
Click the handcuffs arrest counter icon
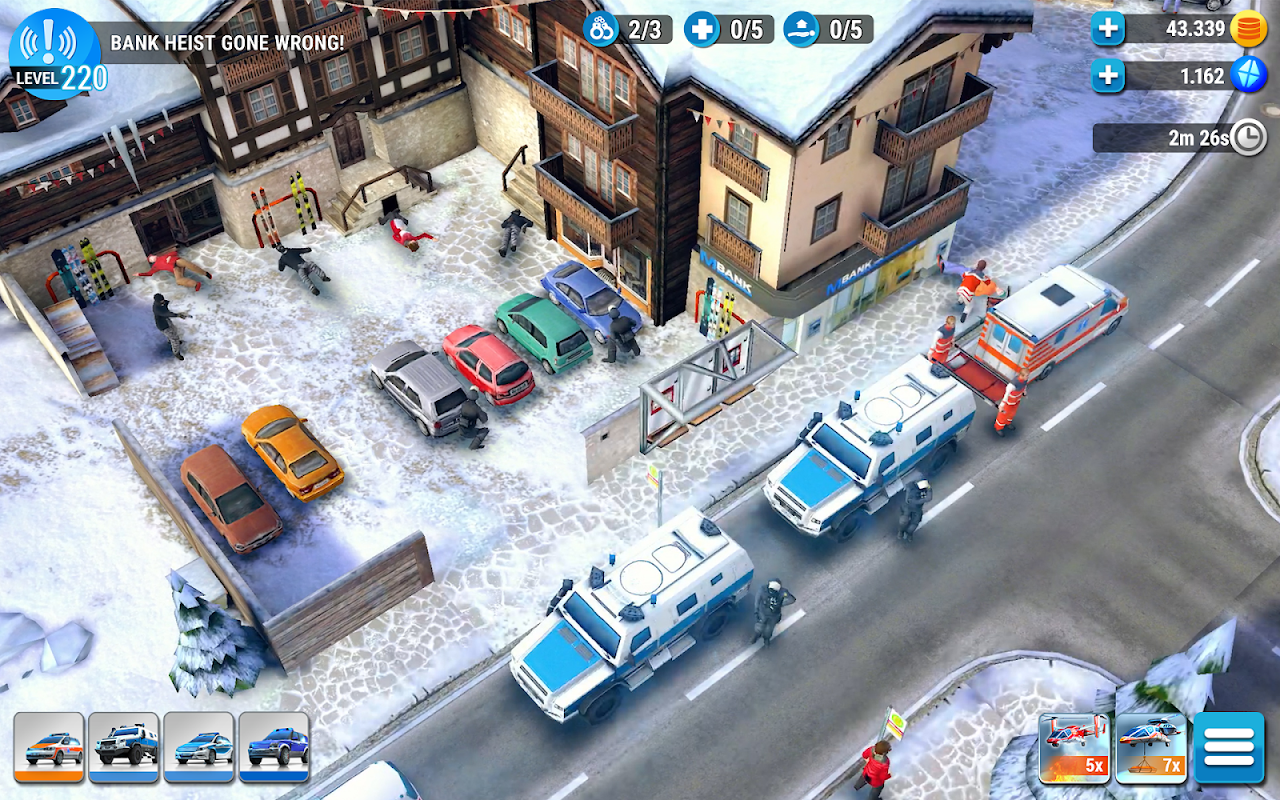600,28
